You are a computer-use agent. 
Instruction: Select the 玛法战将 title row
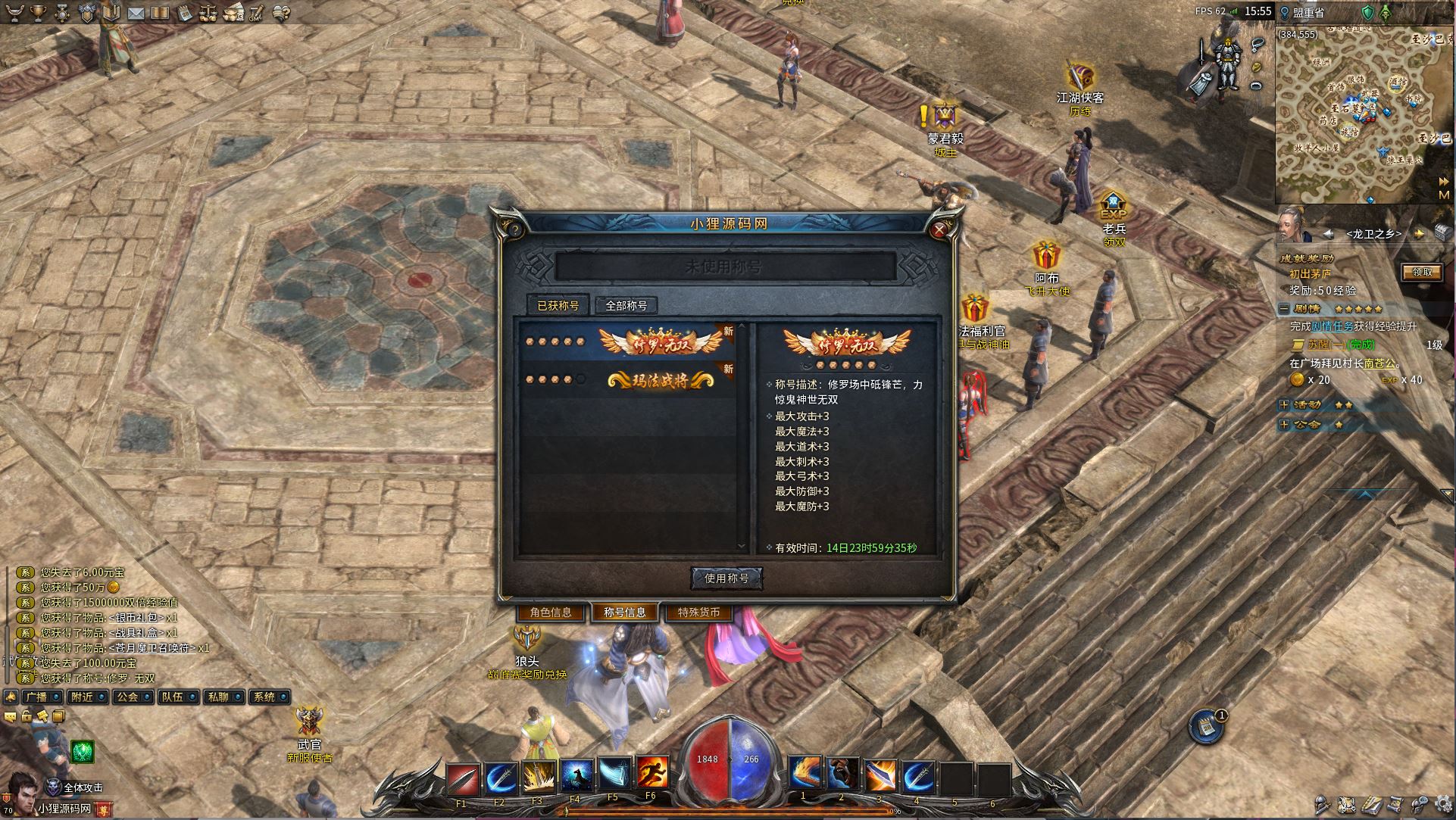point(630,379)
